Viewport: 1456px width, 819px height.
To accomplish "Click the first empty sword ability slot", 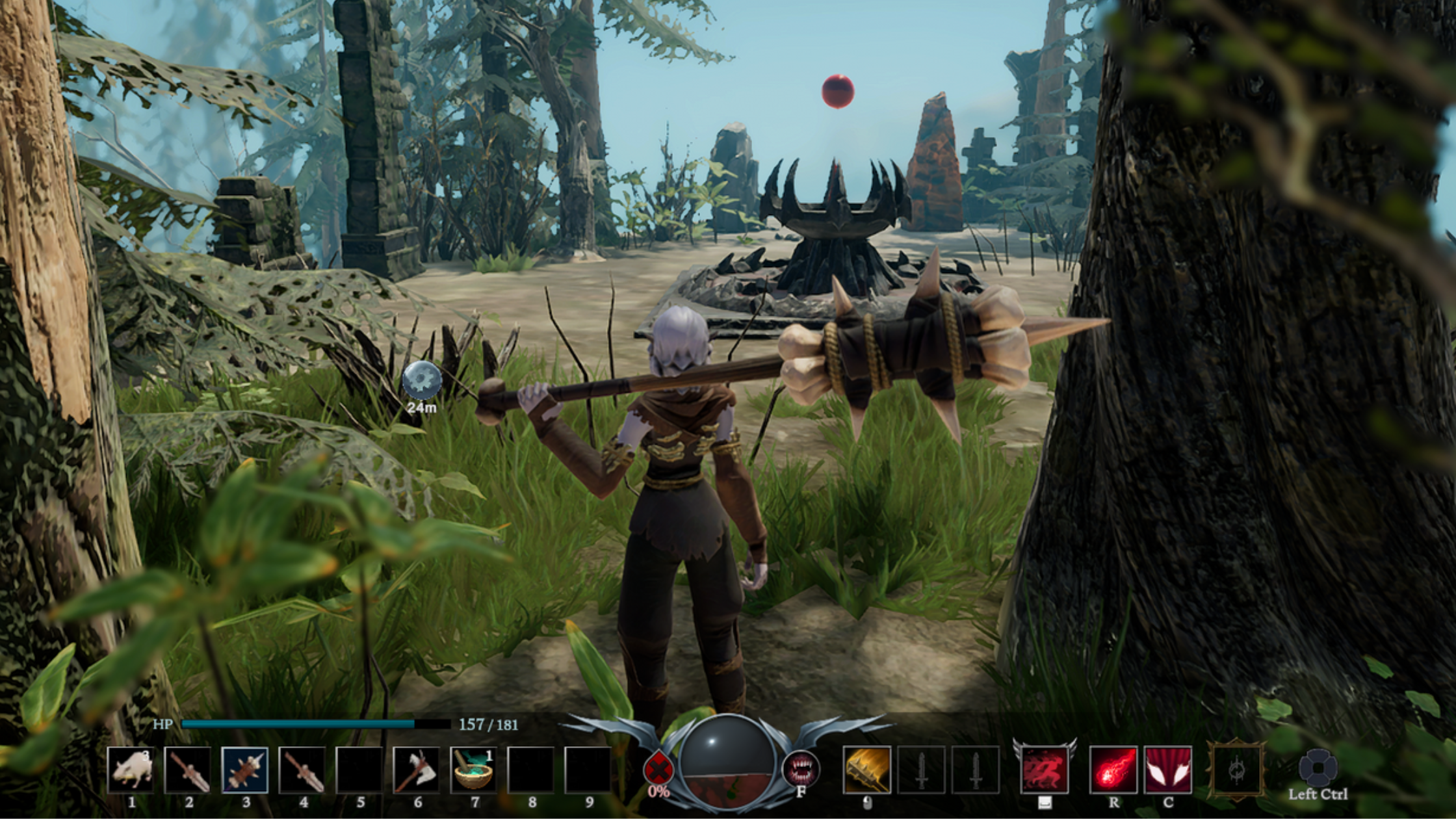I will pyautogui.click(x=922, y=770).
